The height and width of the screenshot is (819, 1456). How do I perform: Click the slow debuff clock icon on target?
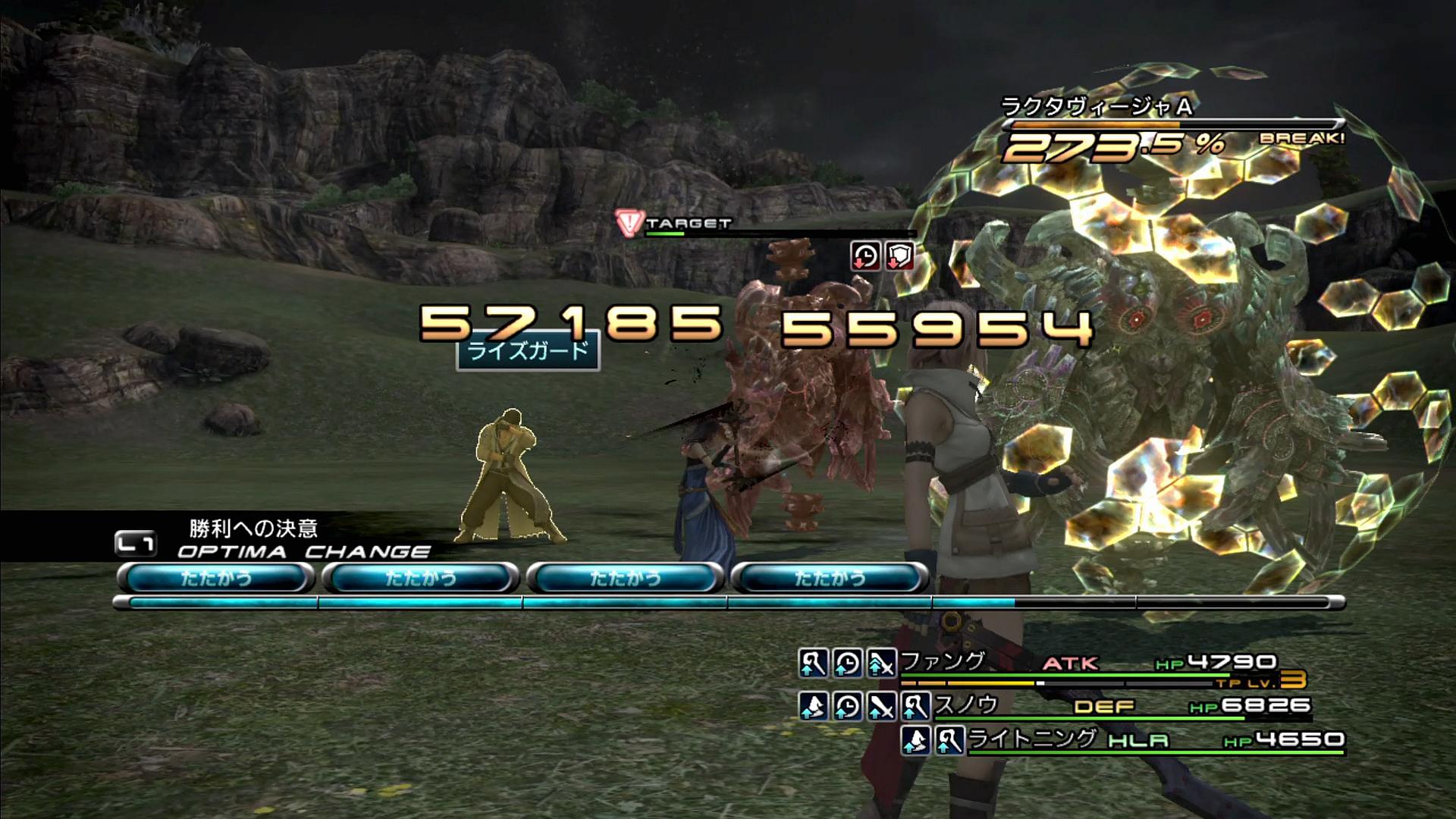pyautogui.click(x=865, y=256)
